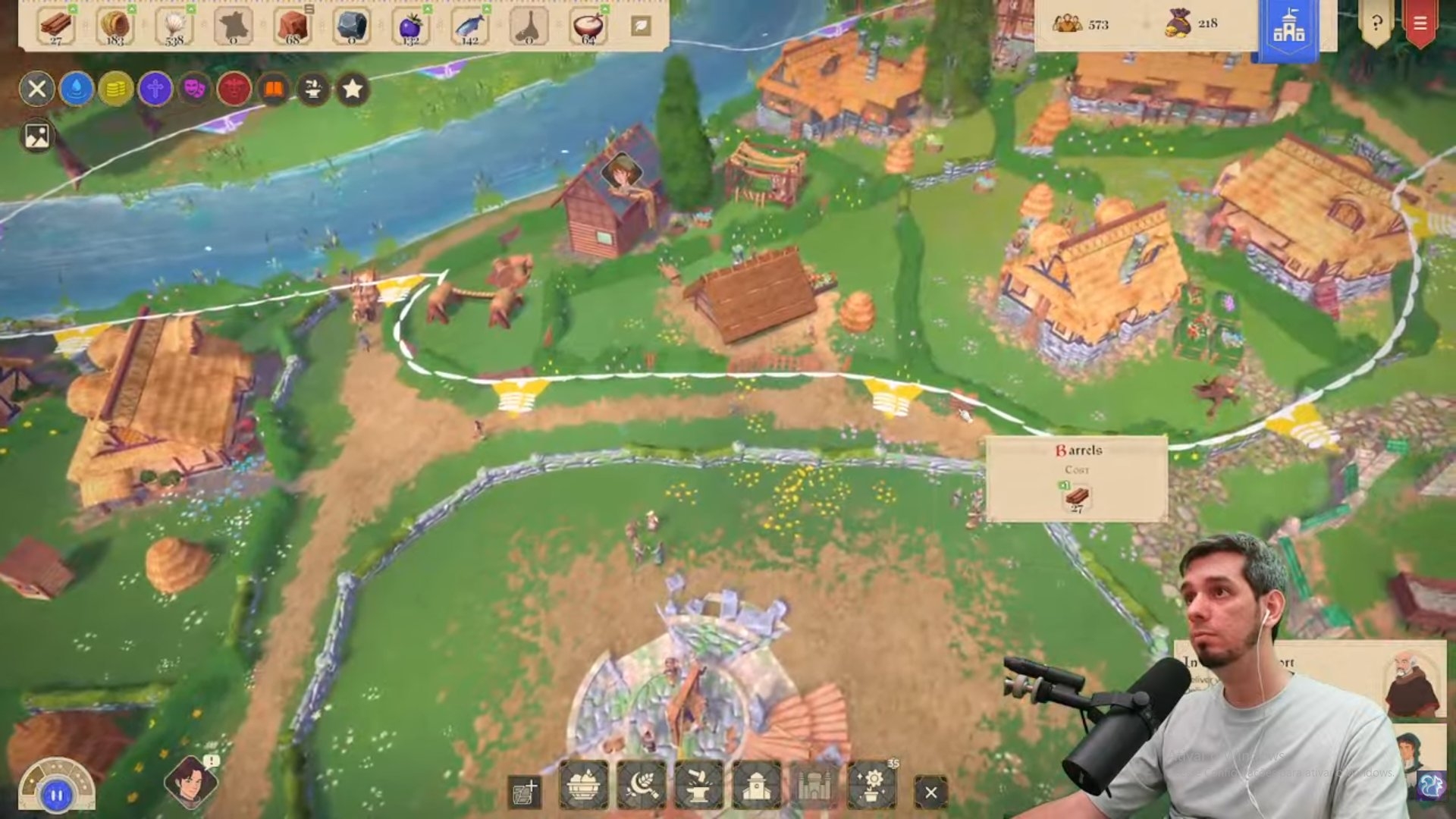Screen dimensions: 1456x819
Task: Select the wood planks resource
Action: click(56, 27)
